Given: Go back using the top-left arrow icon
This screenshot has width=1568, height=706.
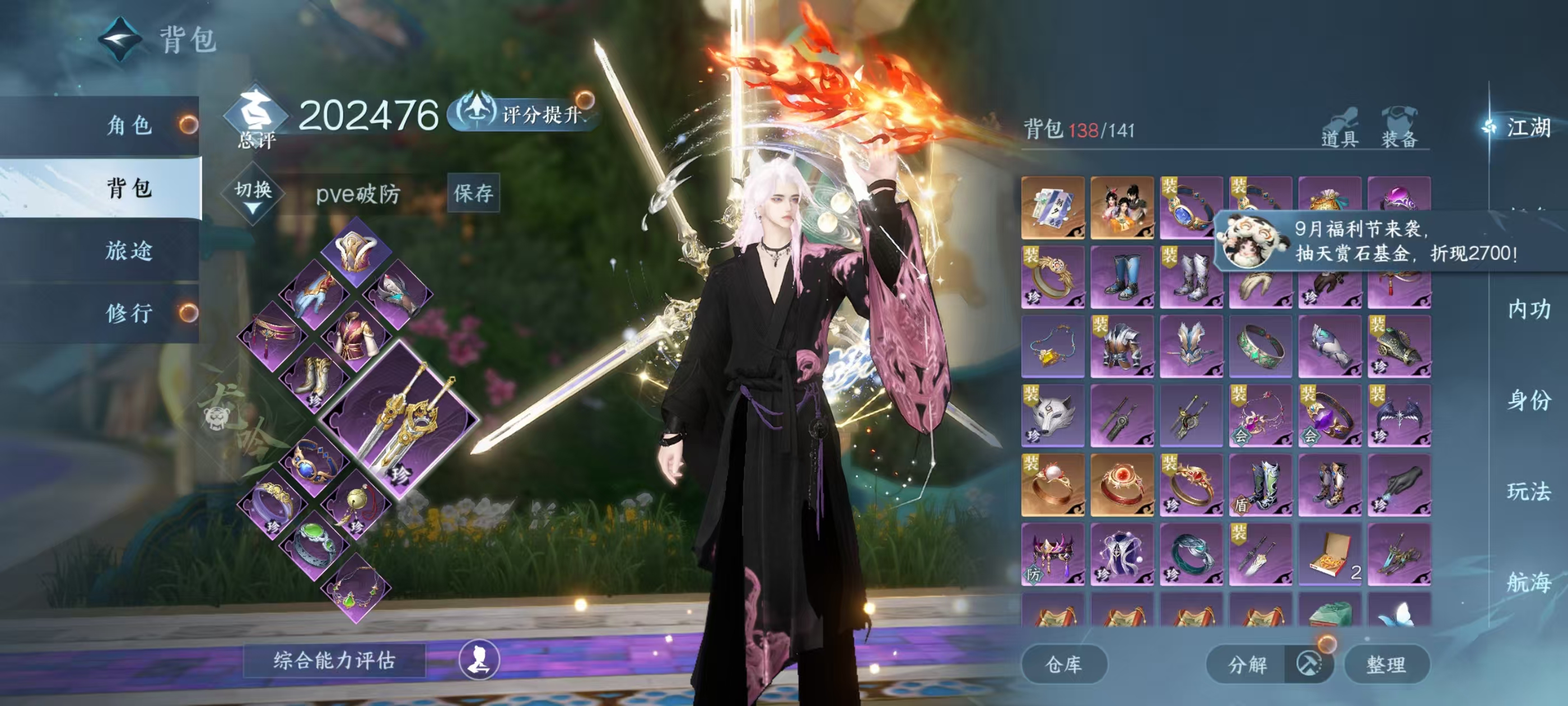Looking at the screenshot, I should tap(120, 40).
